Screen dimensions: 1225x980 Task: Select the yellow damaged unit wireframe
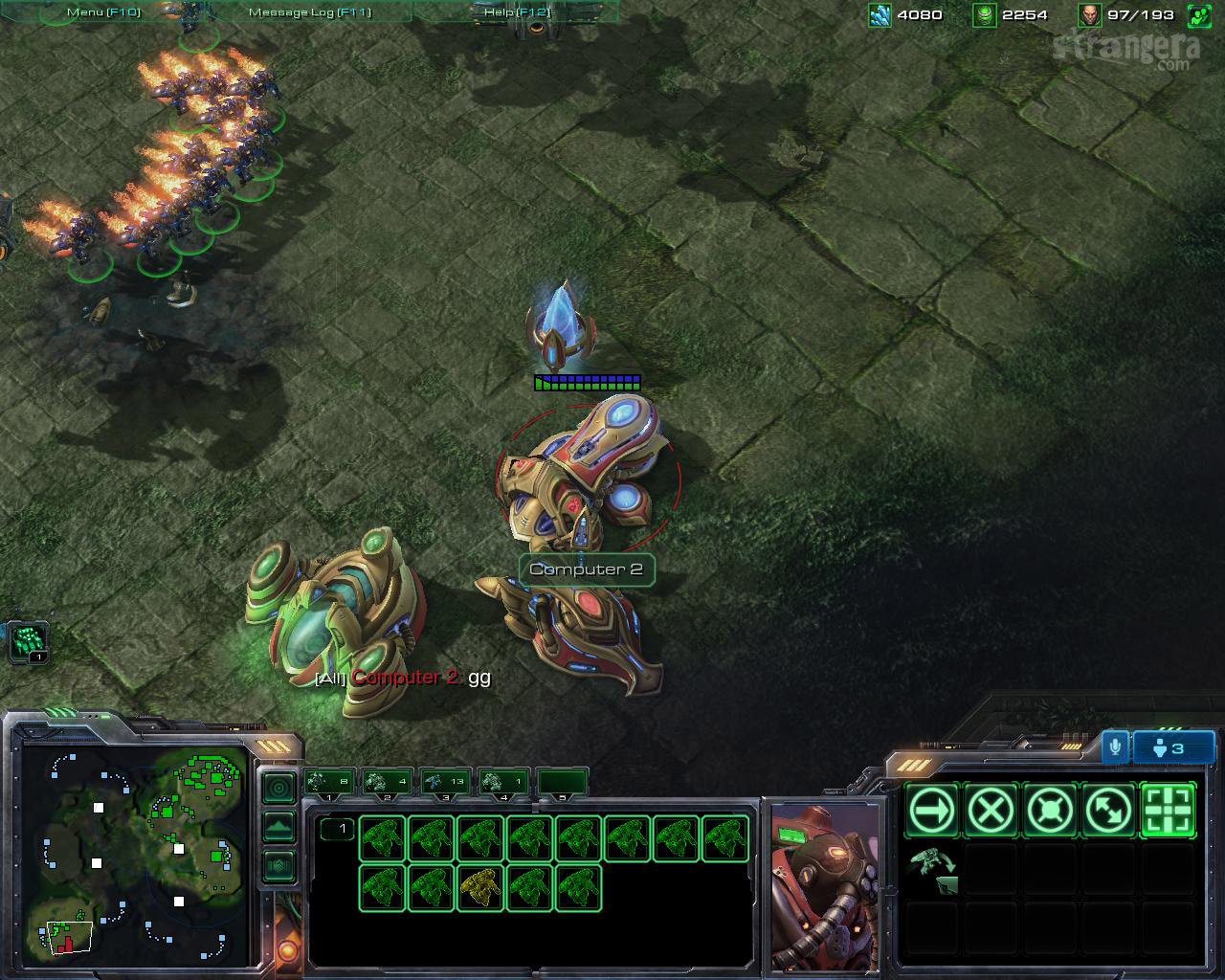coord(480,887)
